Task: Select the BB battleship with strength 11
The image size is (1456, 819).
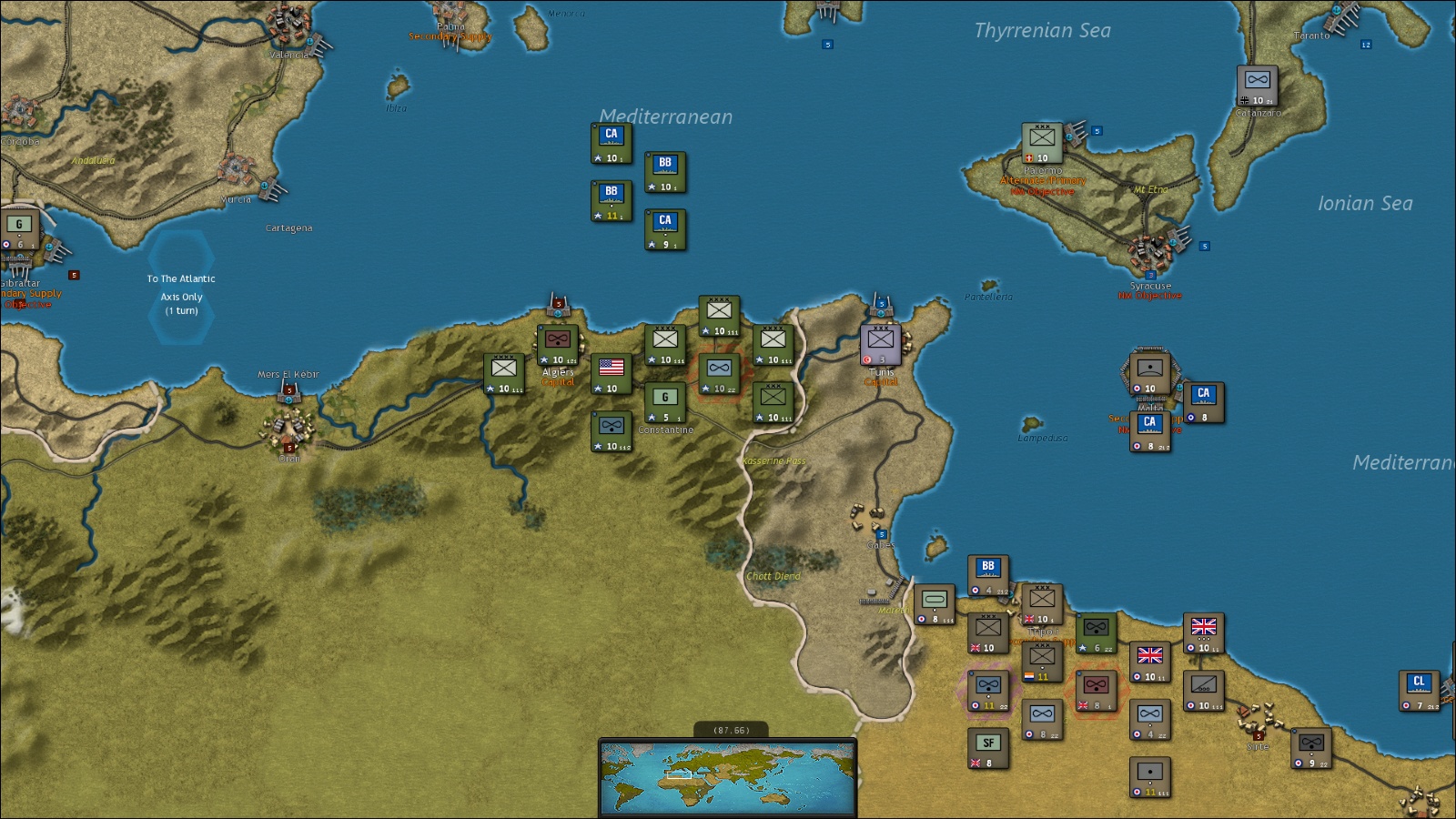Action: tap(612, 200)
